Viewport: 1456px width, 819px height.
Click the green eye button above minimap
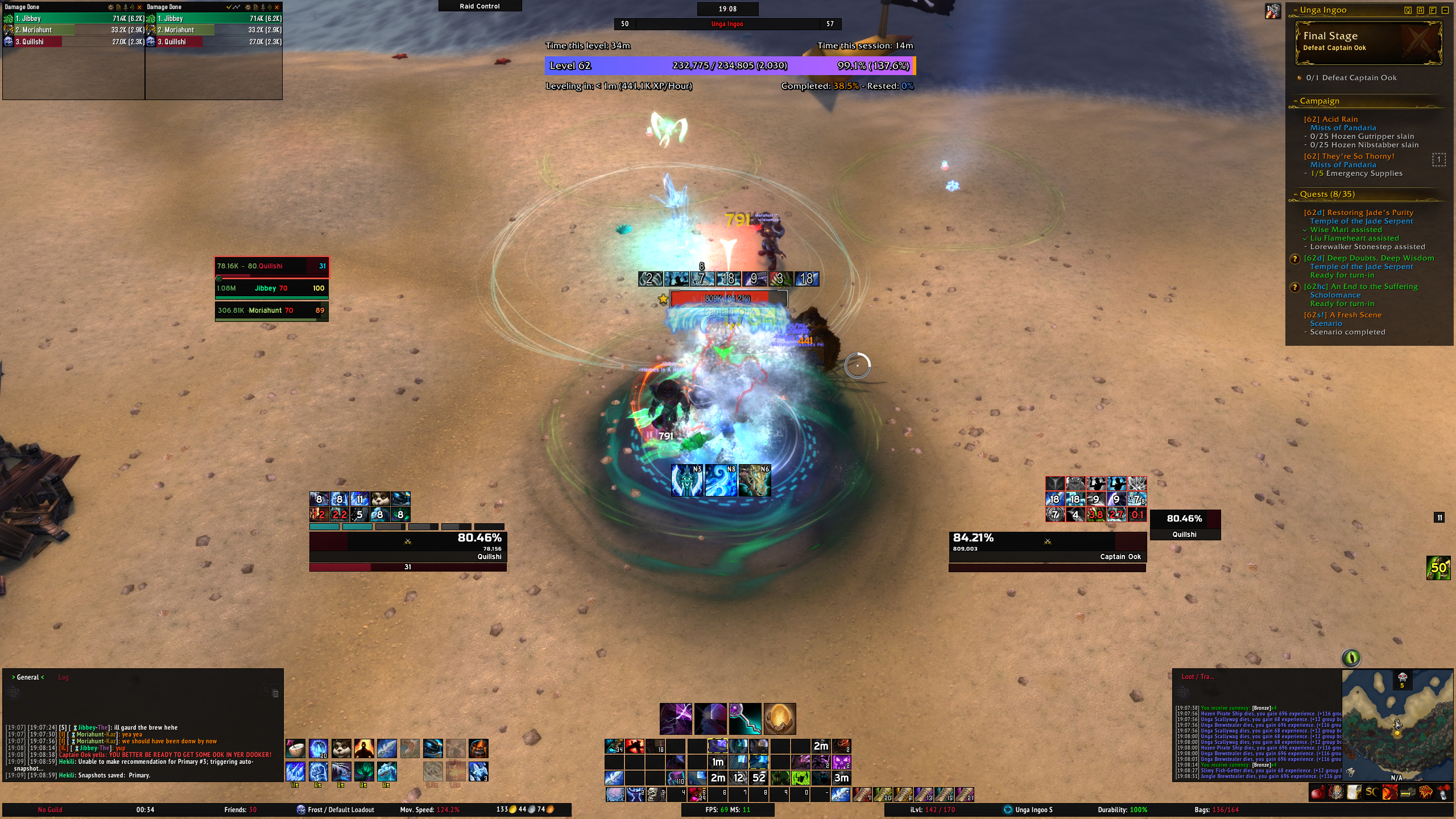point(1351,658)
